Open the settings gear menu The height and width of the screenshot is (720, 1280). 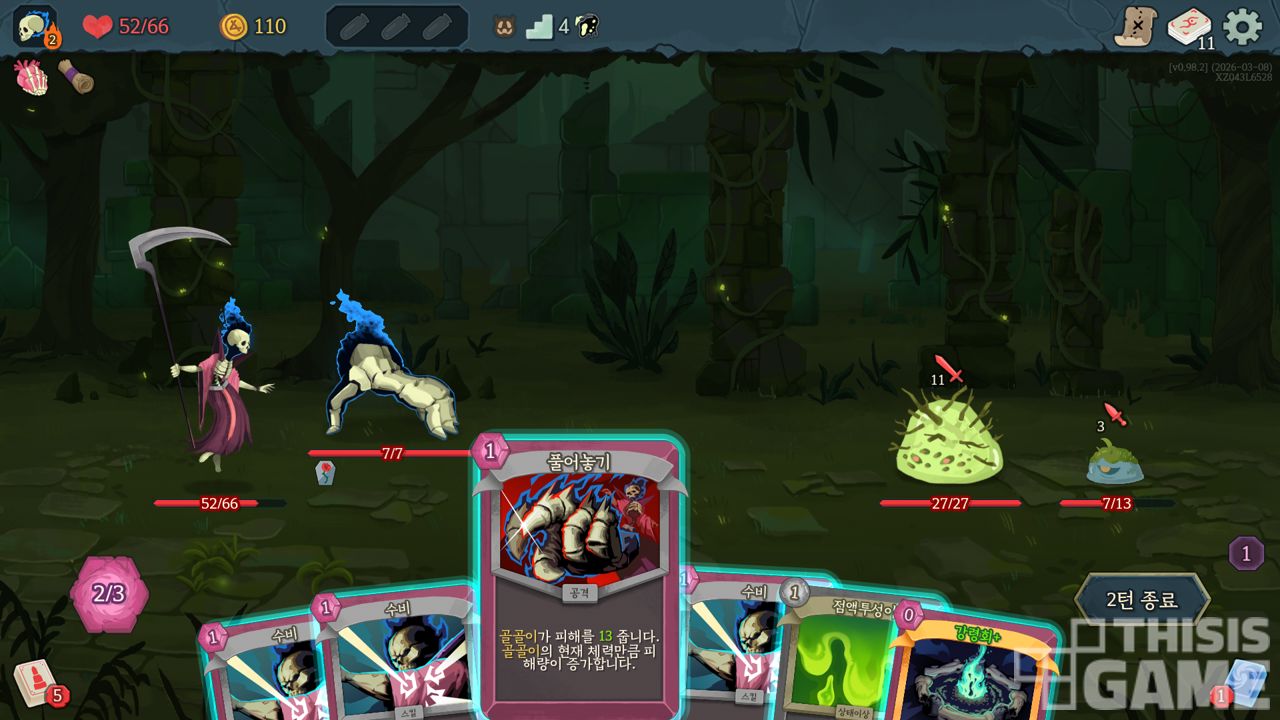tap(1243, 26)
